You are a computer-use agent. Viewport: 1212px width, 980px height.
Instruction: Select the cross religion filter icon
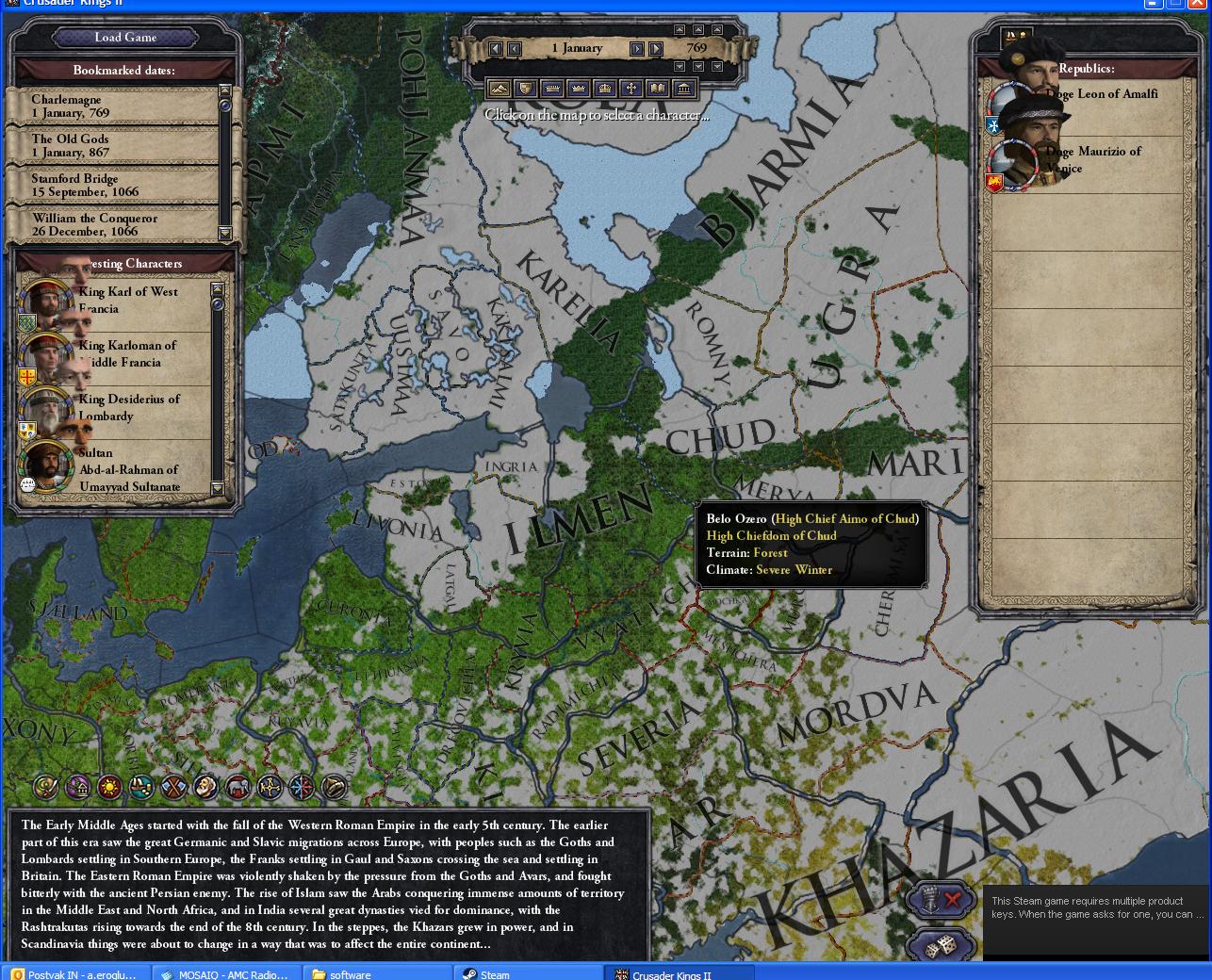click(x=631, y=89)
